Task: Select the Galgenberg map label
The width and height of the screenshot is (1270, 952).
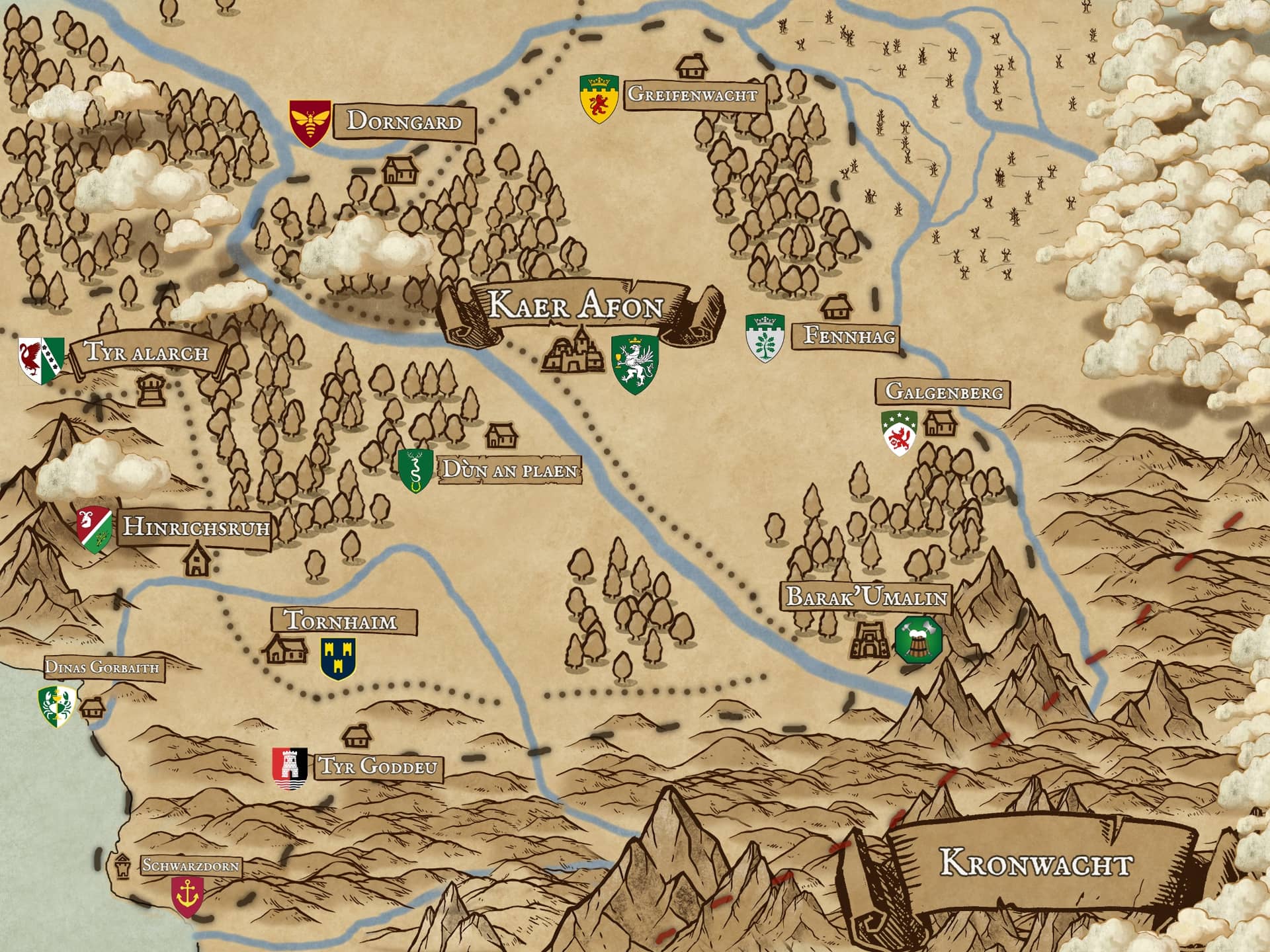Action: (x=944, y=391)
